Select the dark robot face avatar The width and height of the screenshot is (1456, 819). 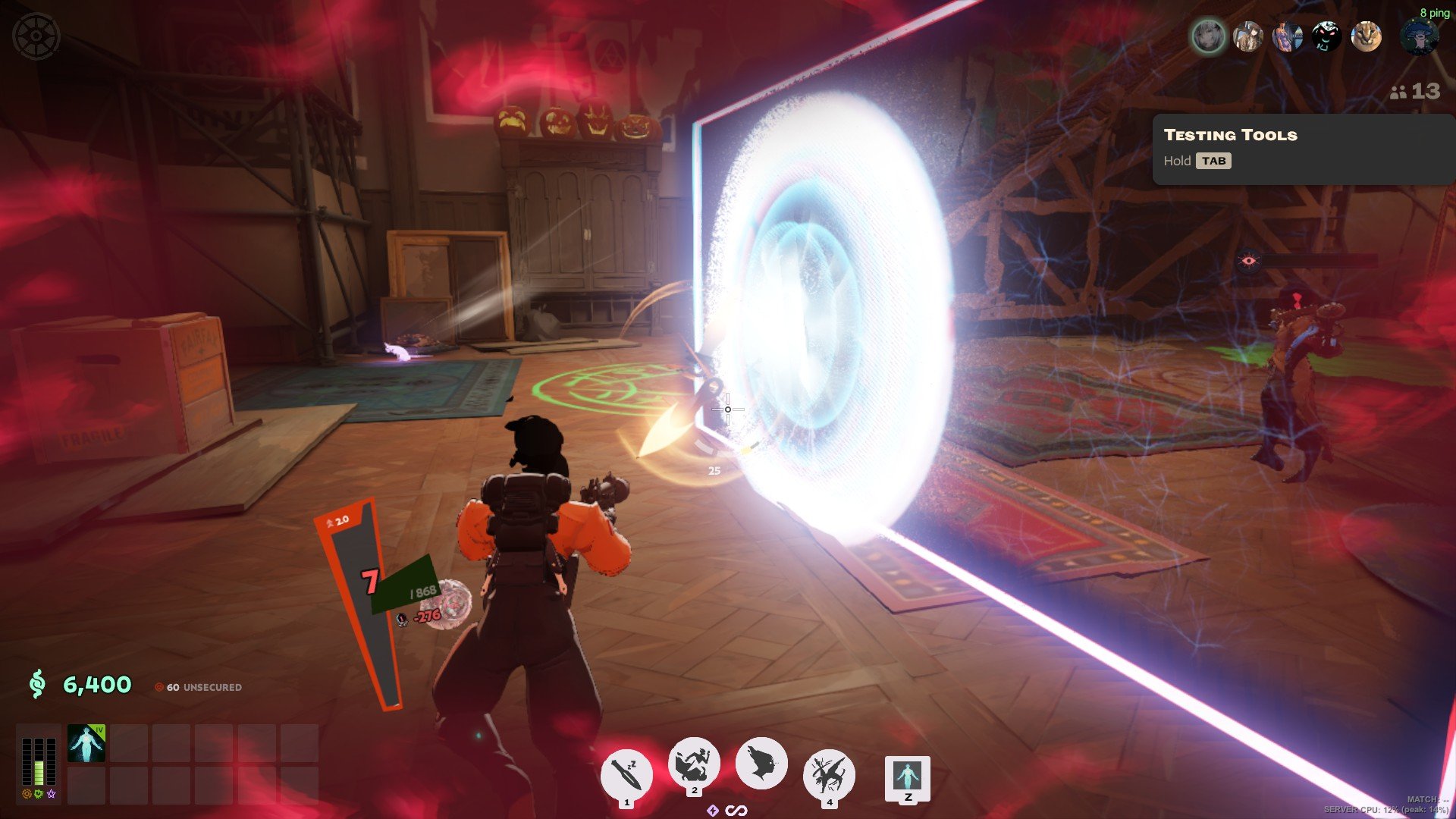[1326, 36]
